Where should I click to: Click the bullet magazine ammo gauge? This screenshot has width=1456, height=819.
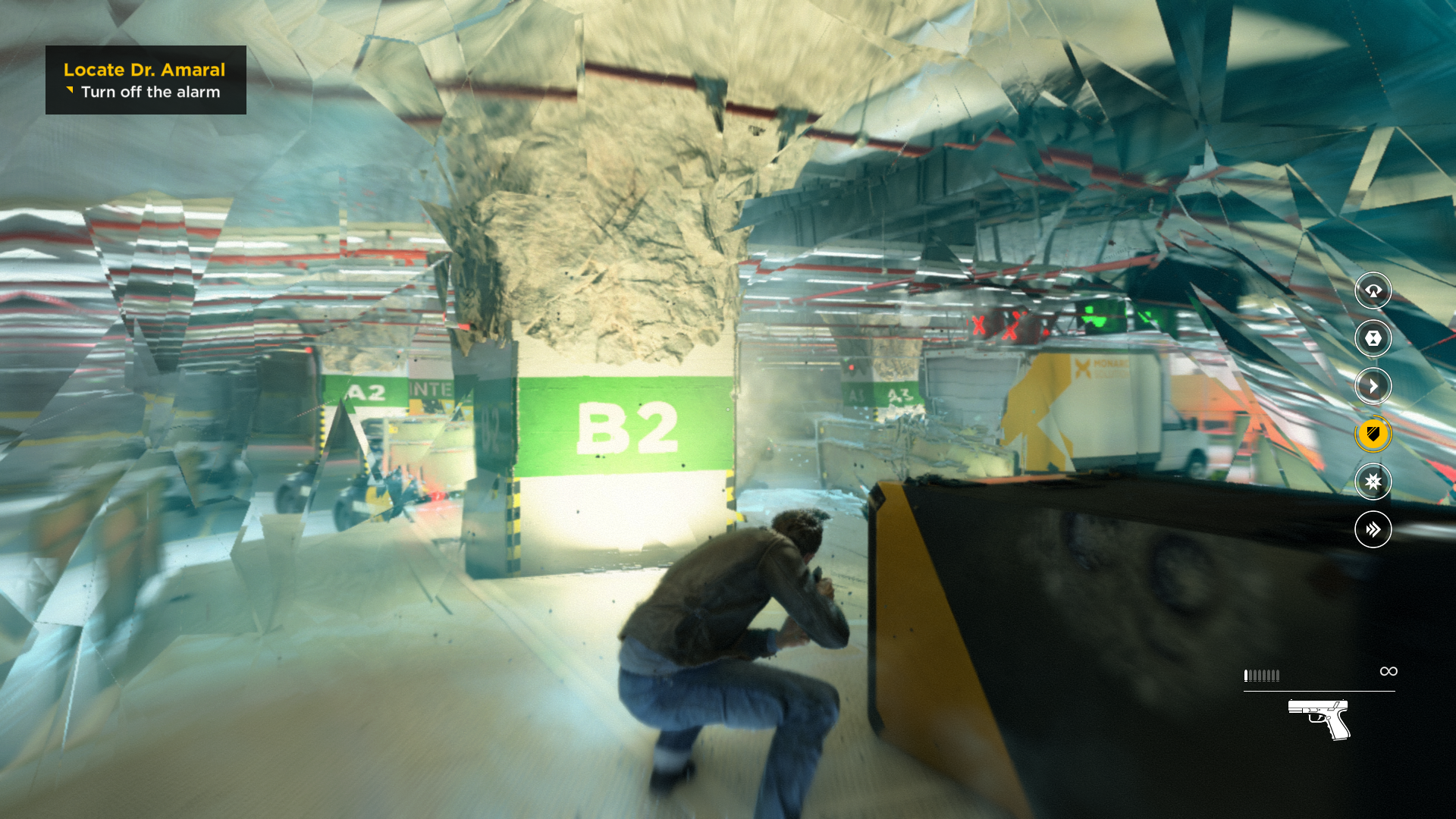tap(1263, 675)
